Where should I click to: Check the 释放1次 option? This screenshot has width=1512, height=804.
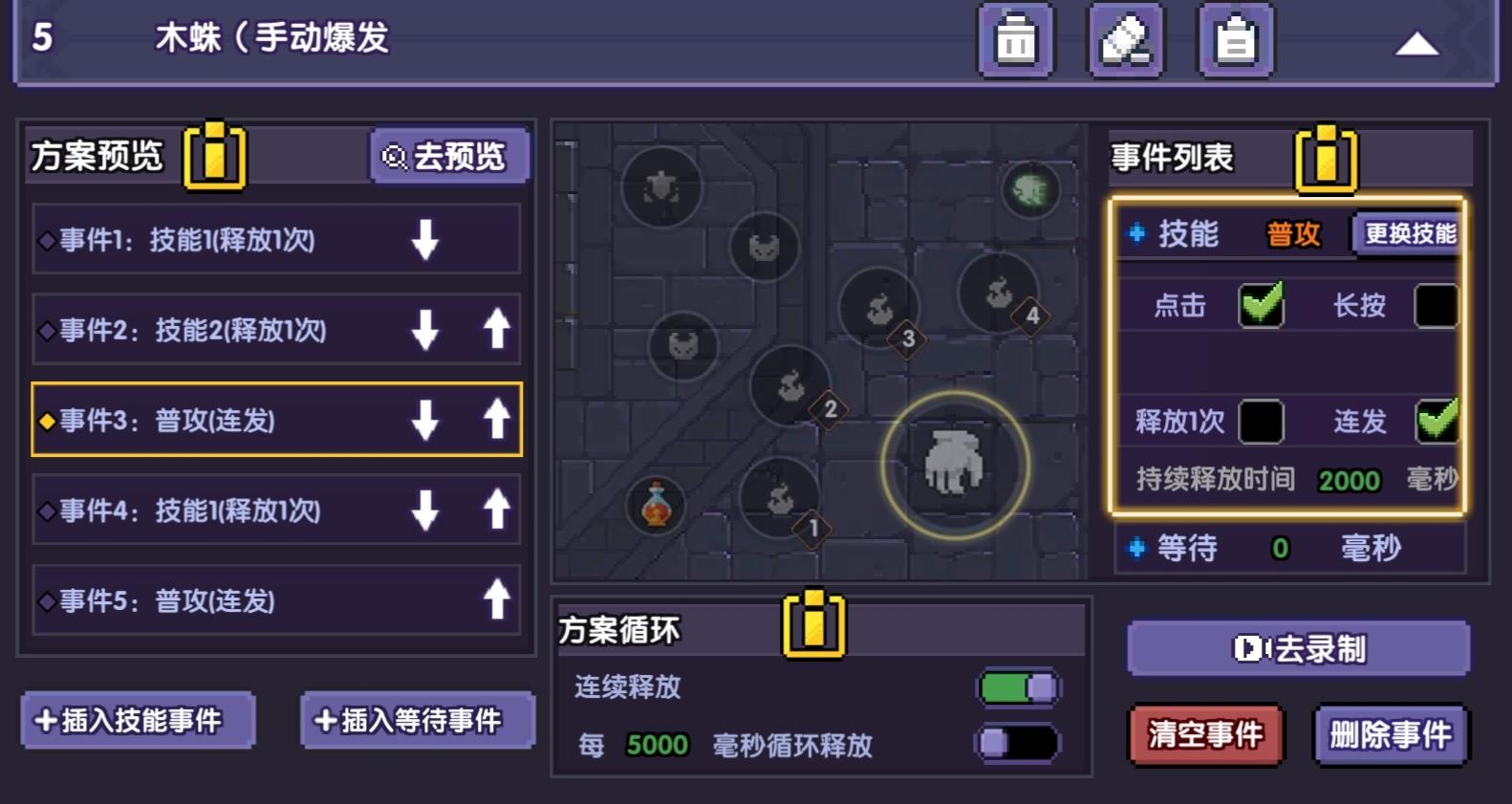(1262, 421)
